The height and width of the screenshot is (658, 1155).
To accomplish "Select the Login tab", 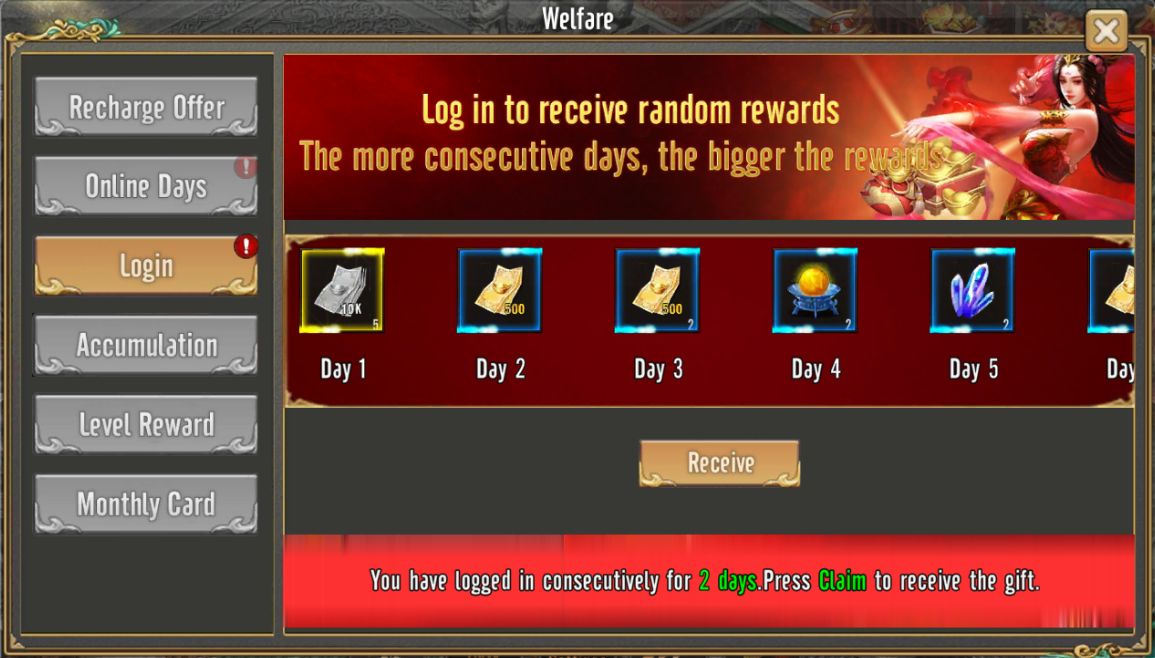I will [x=146, y=266].
